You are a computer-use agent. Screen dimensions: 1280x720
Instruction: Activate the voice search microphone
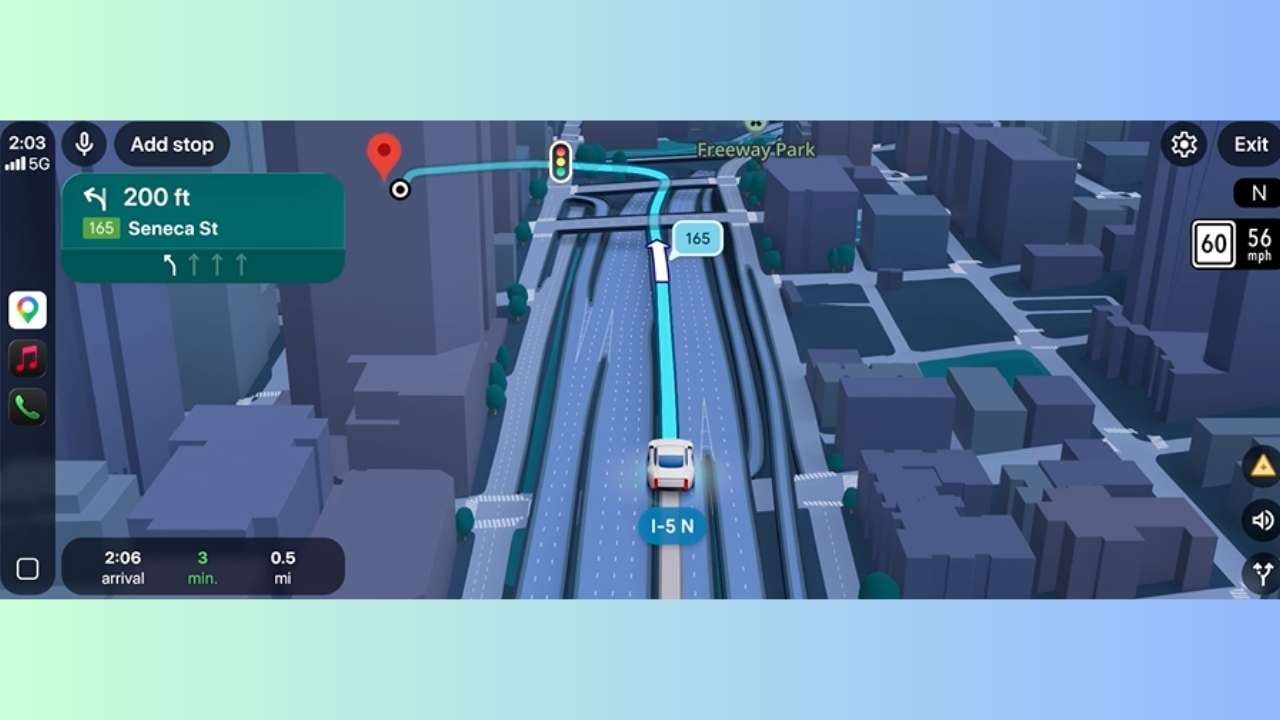point(84,144)
